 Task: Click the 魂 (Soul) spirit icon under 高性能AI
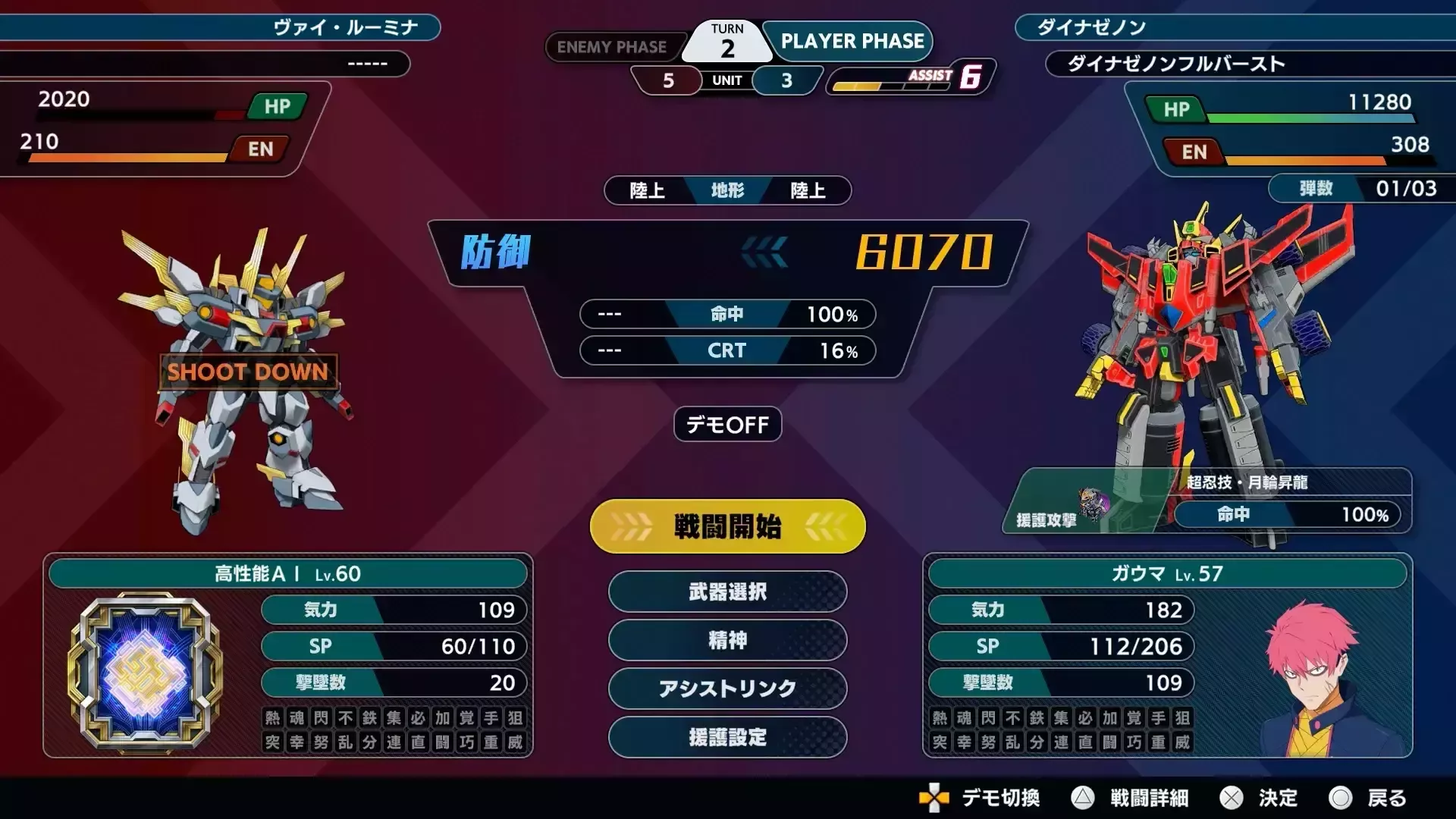[298, 718]
